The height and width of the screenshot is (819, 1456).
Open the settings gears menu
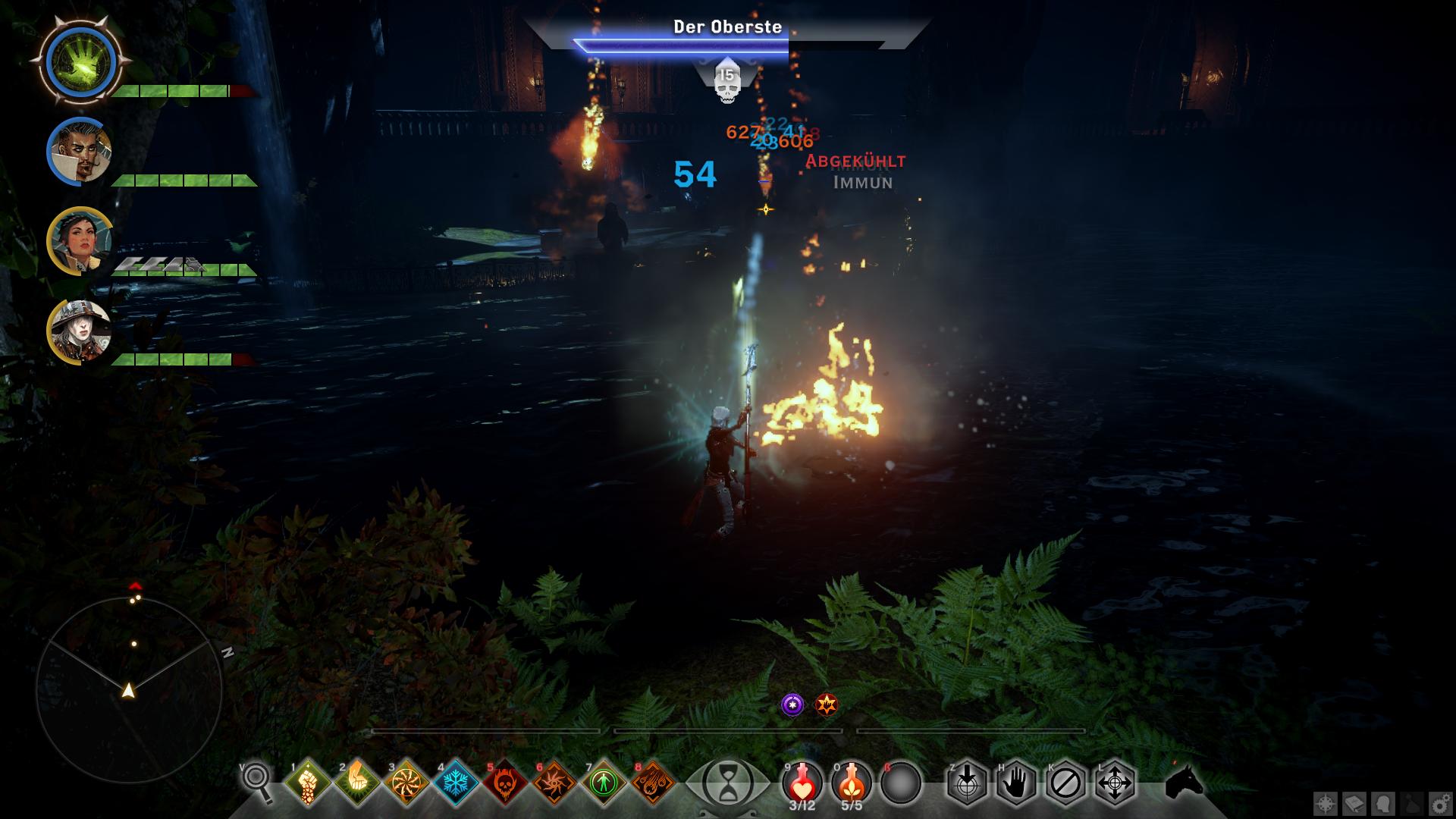coord(1440,804)
